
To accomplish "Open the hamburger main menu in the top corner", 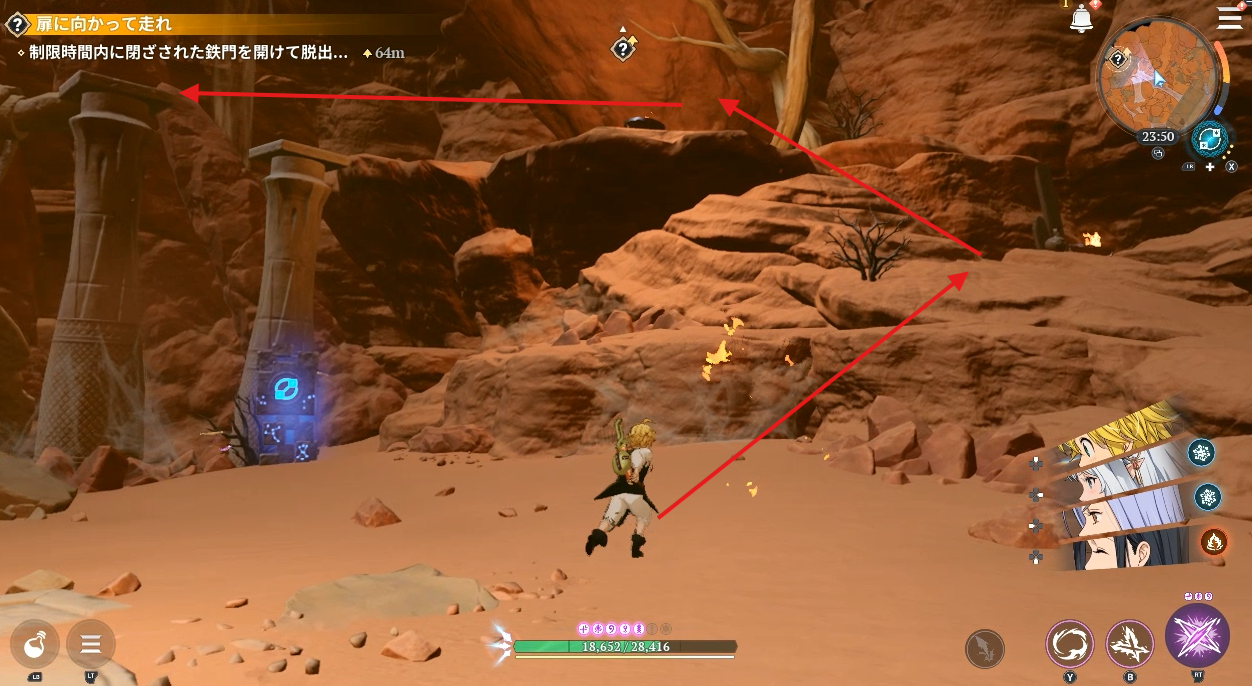I will coord(1228,17).
